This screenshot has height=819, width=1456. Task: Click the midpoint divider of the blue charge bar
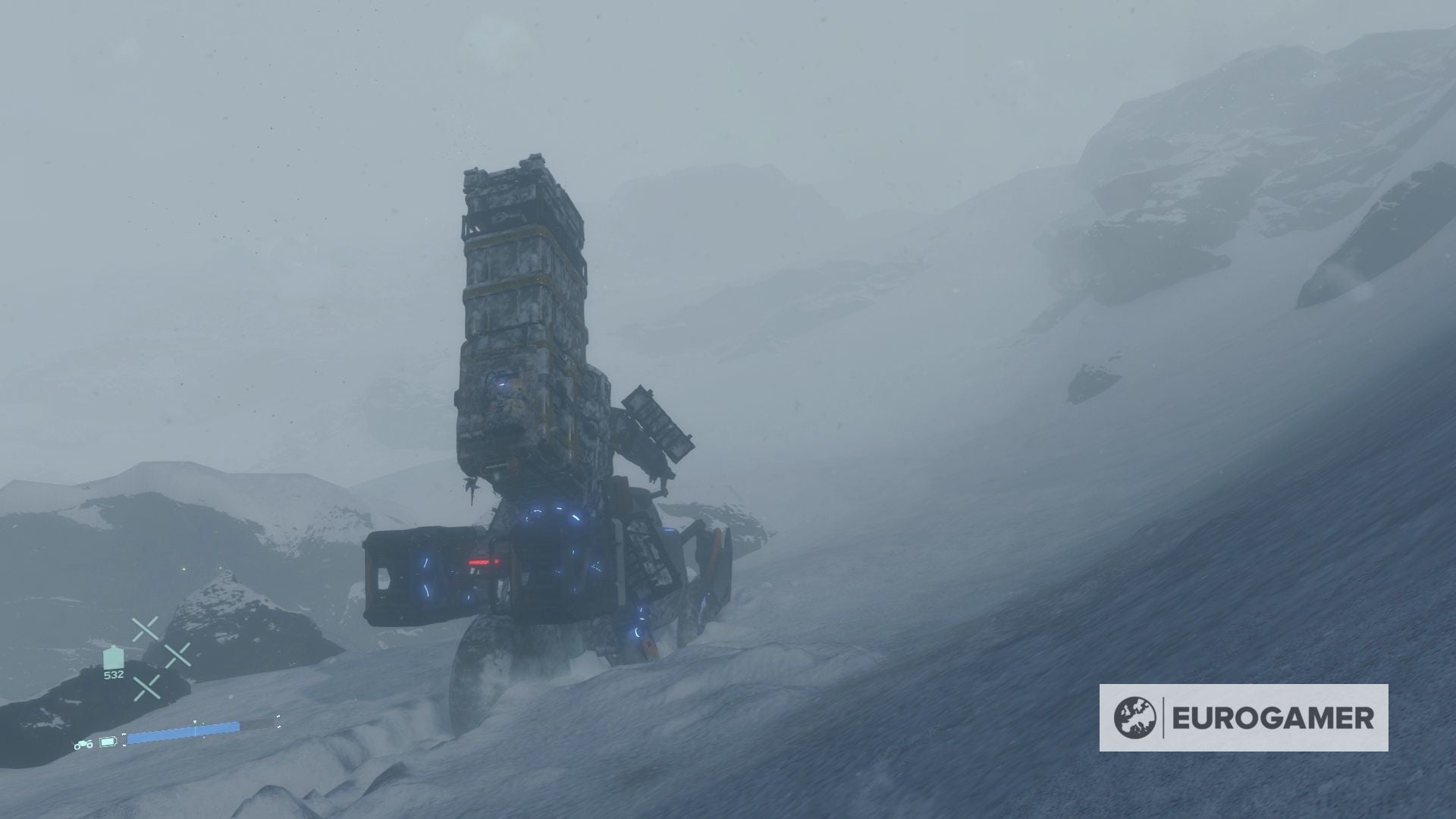pos(196,730)
